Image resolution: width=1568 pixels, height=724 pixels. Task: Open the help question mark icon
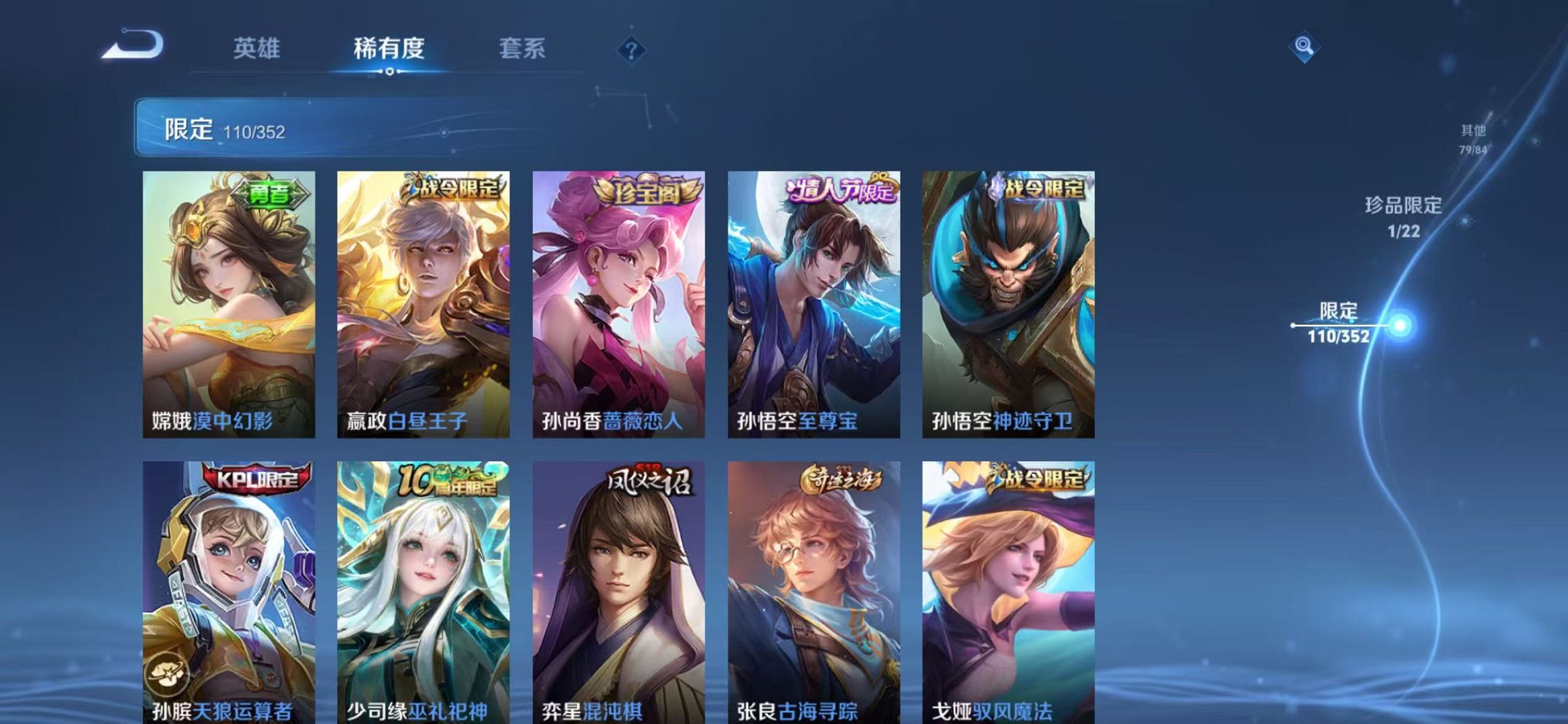(x=632, y=49)
